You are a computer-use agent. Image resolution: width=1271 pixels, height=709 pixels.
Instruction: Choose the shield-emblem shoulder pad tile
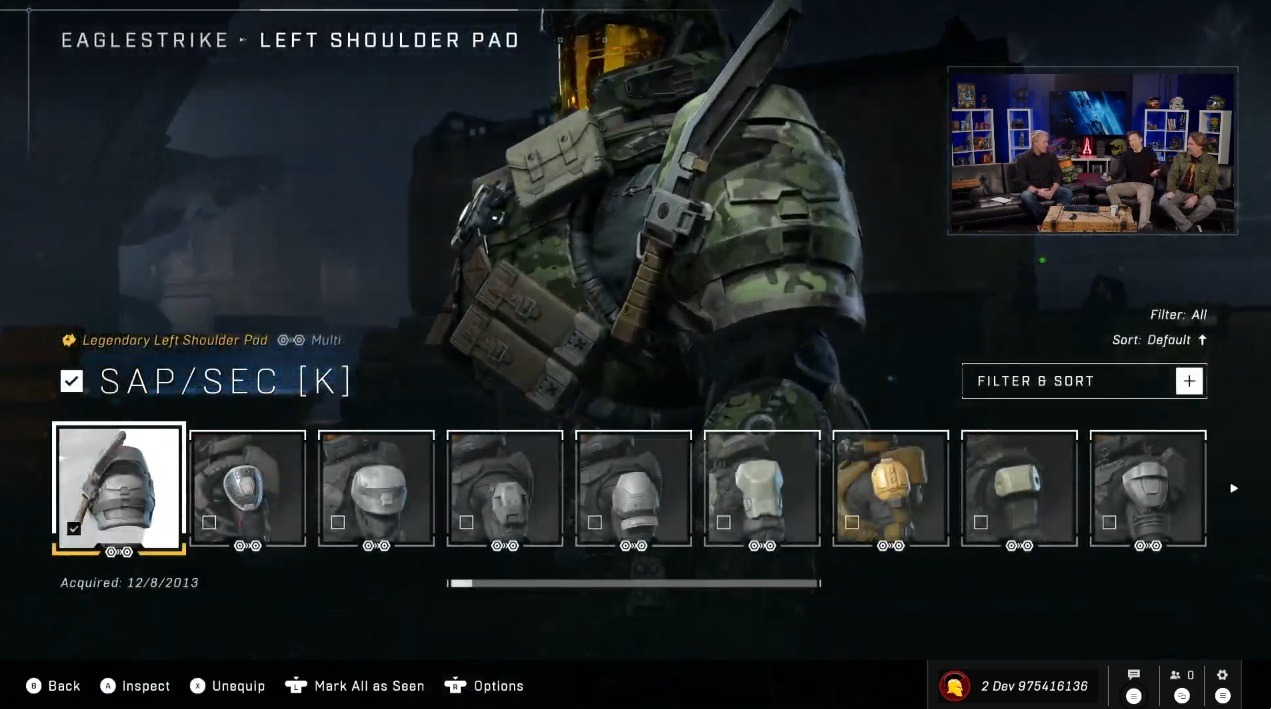tap(247, 488)
